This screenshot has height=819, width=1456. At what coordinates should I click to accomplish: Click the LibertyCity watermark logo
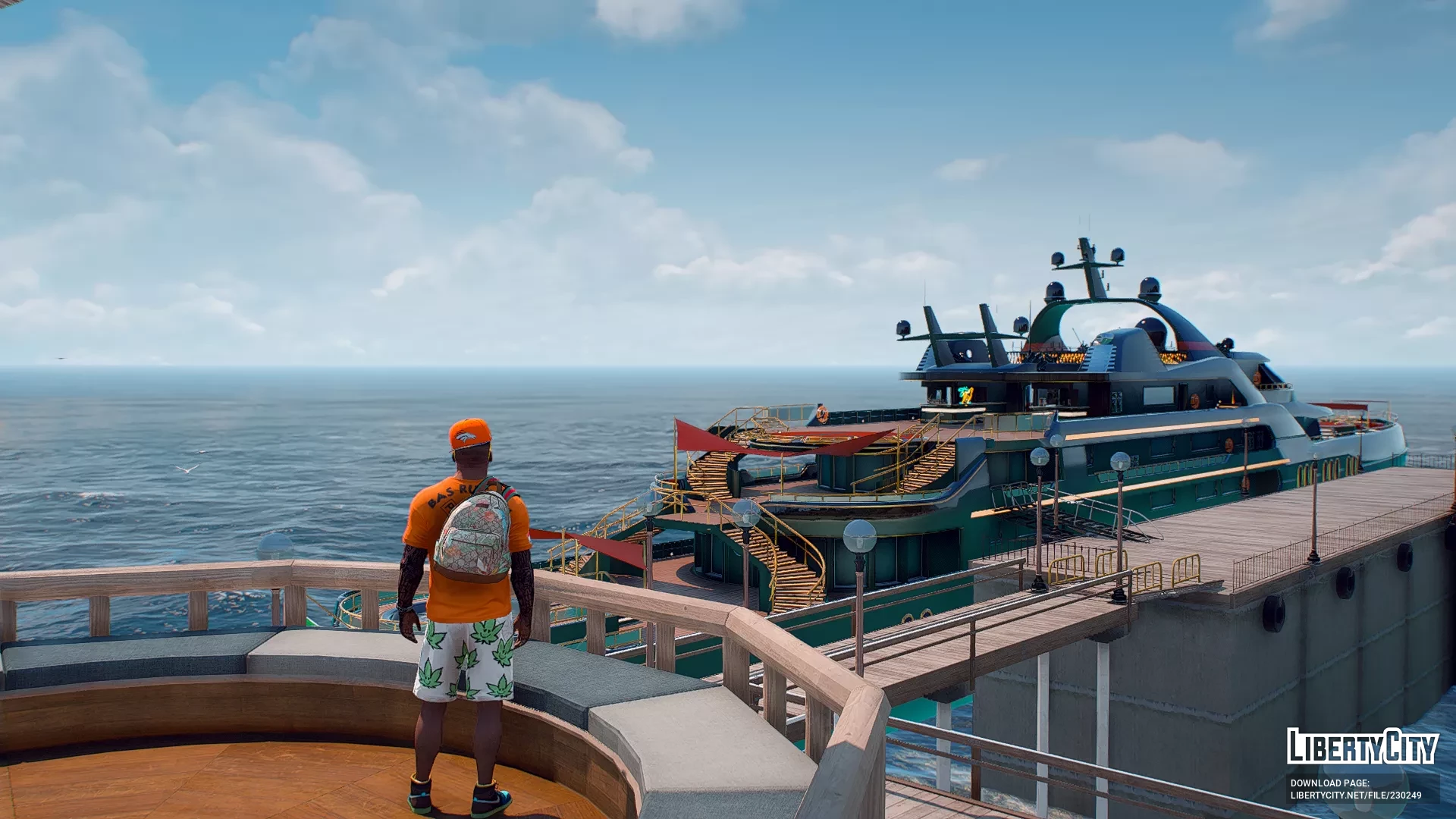point(1362,746)
